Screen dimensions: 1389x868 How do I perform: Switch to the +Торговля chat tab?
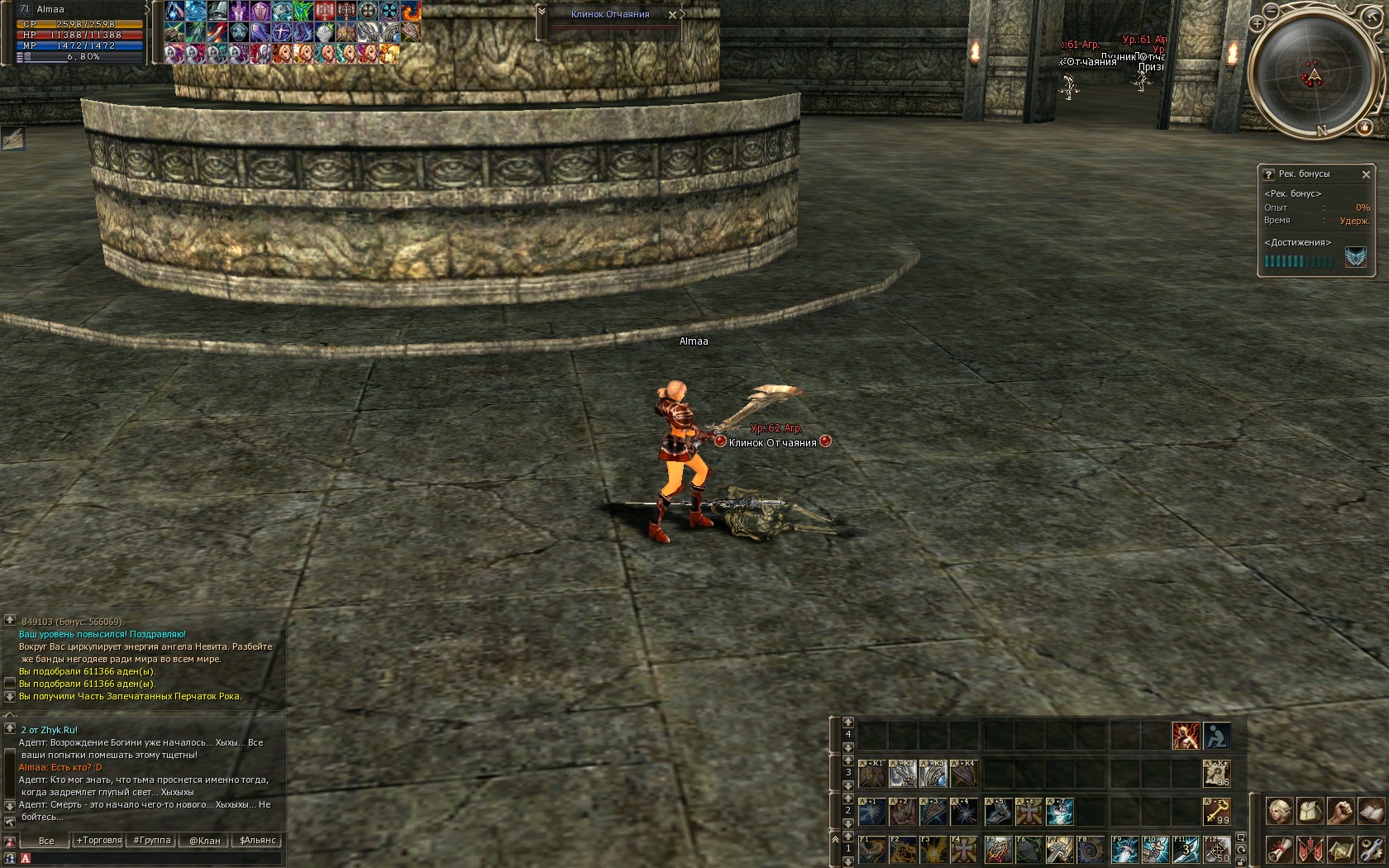pyautogui.click(x=99, y=841)
